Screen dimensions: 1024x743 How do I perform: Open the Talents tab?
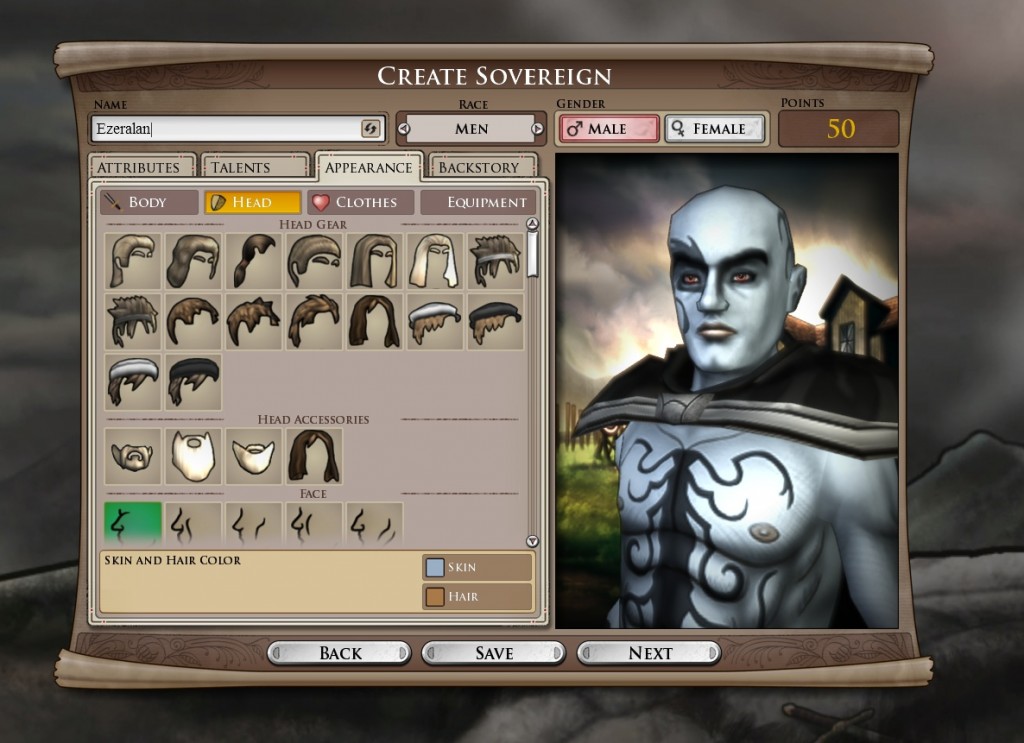click(x=253, y=167)
